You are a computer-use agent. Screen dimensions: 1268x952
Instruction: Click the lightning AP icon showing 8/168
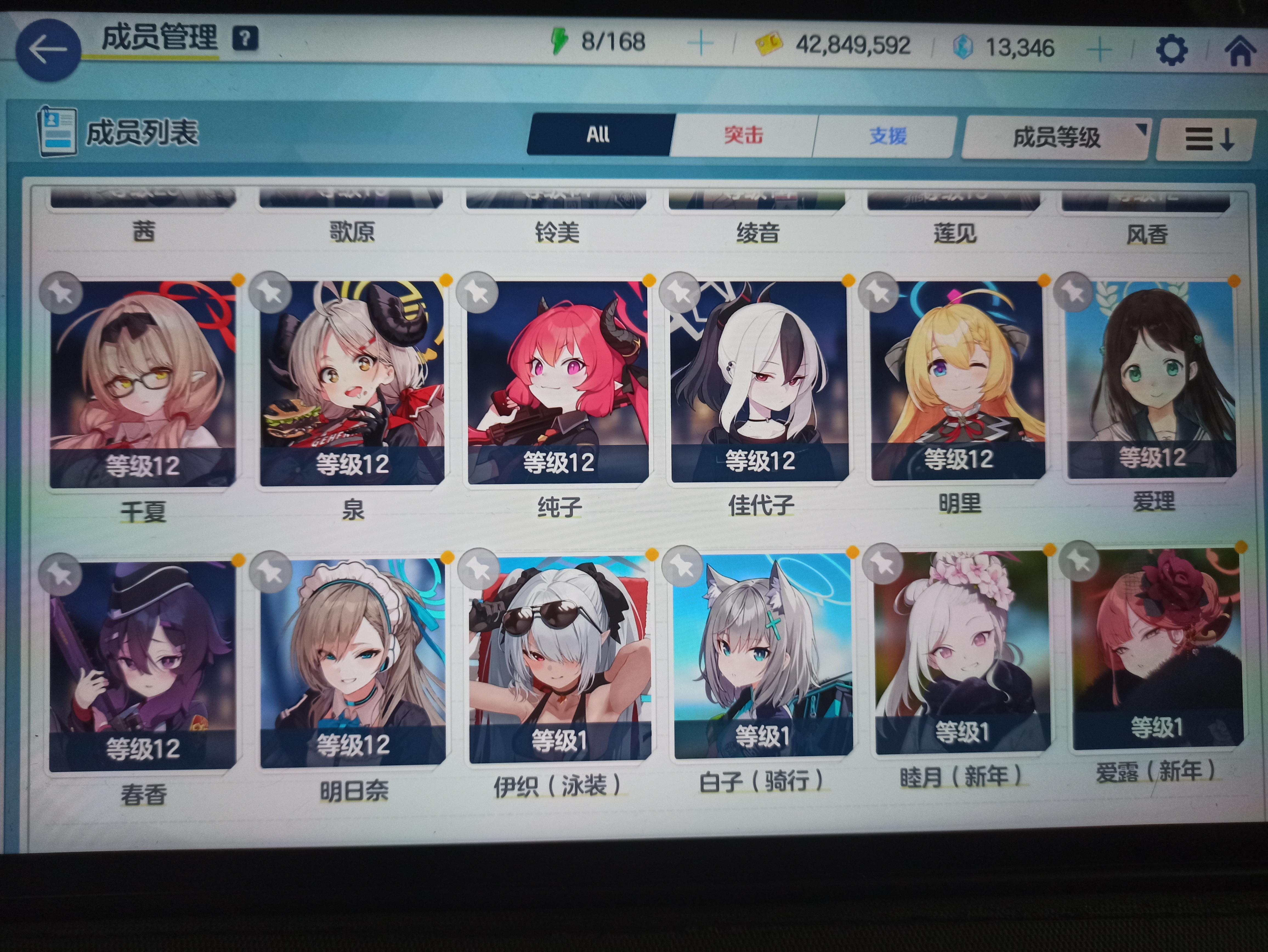coord(560,41)
